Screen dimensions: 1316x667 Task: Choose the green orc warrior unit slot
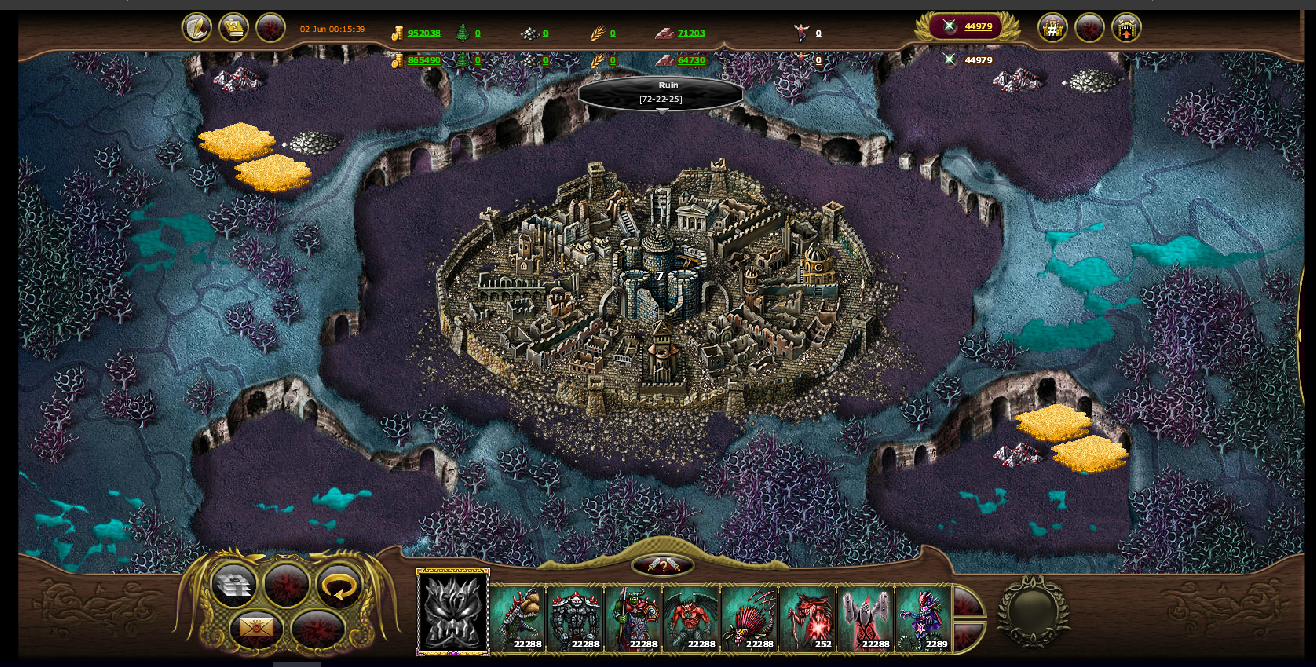point(633,618)
